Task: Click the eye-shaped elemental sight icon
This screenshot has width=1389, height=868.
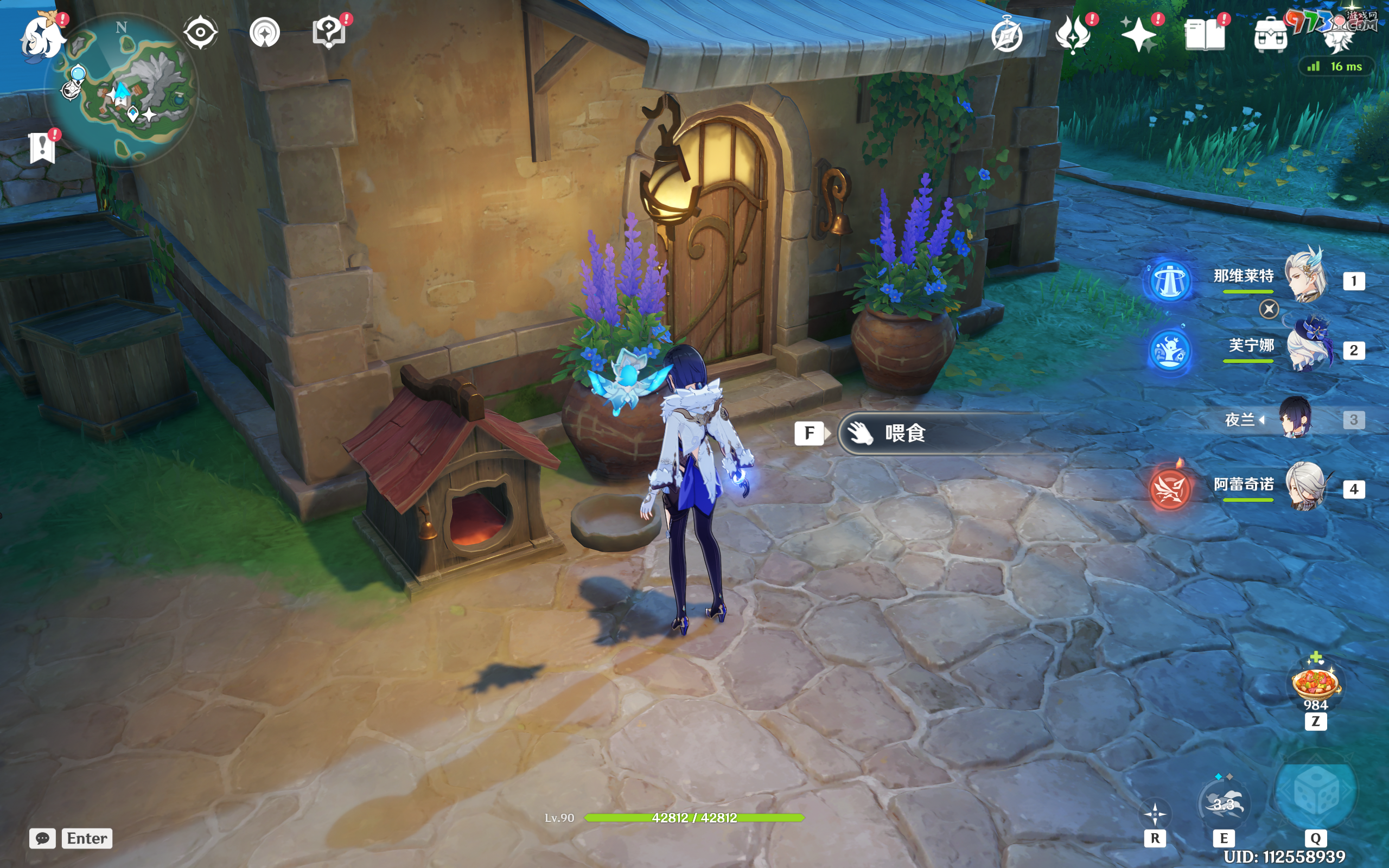Action: (x=200, y=32)
